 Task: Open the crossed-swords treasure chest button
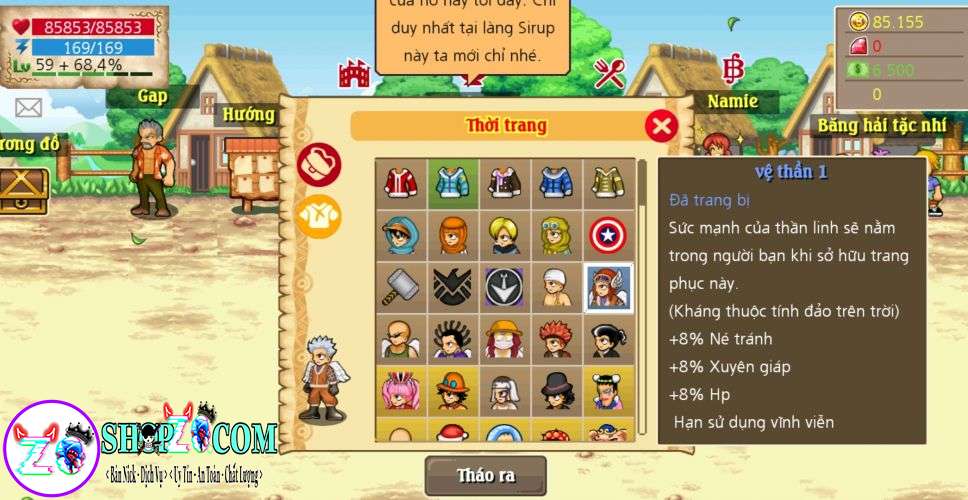tap(22, 189)
